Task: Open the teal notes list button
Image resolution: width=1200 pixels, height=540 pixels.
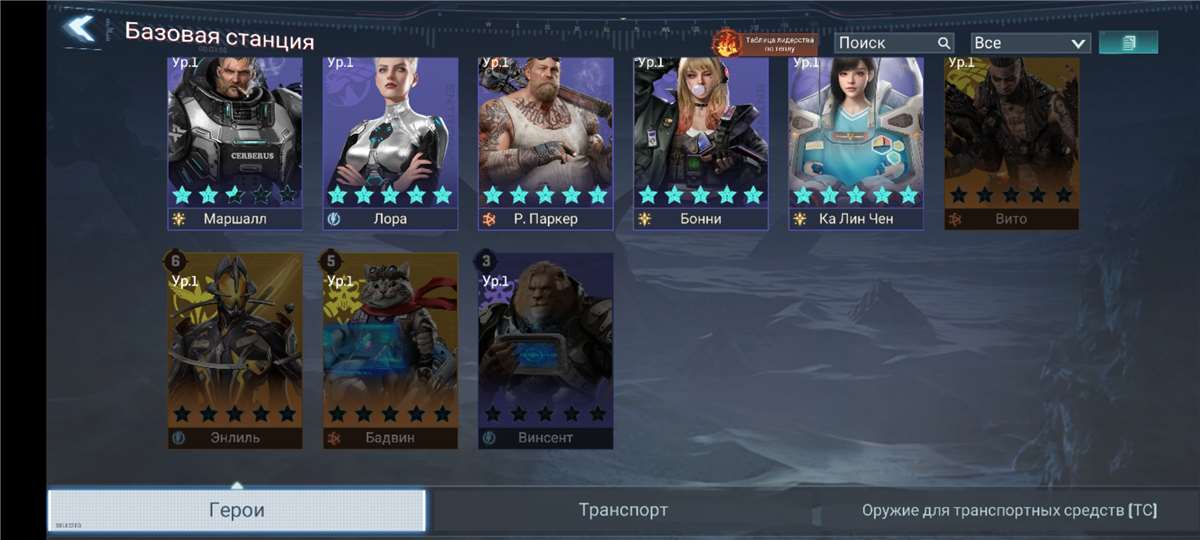Action: click(x=1128, y=42)
